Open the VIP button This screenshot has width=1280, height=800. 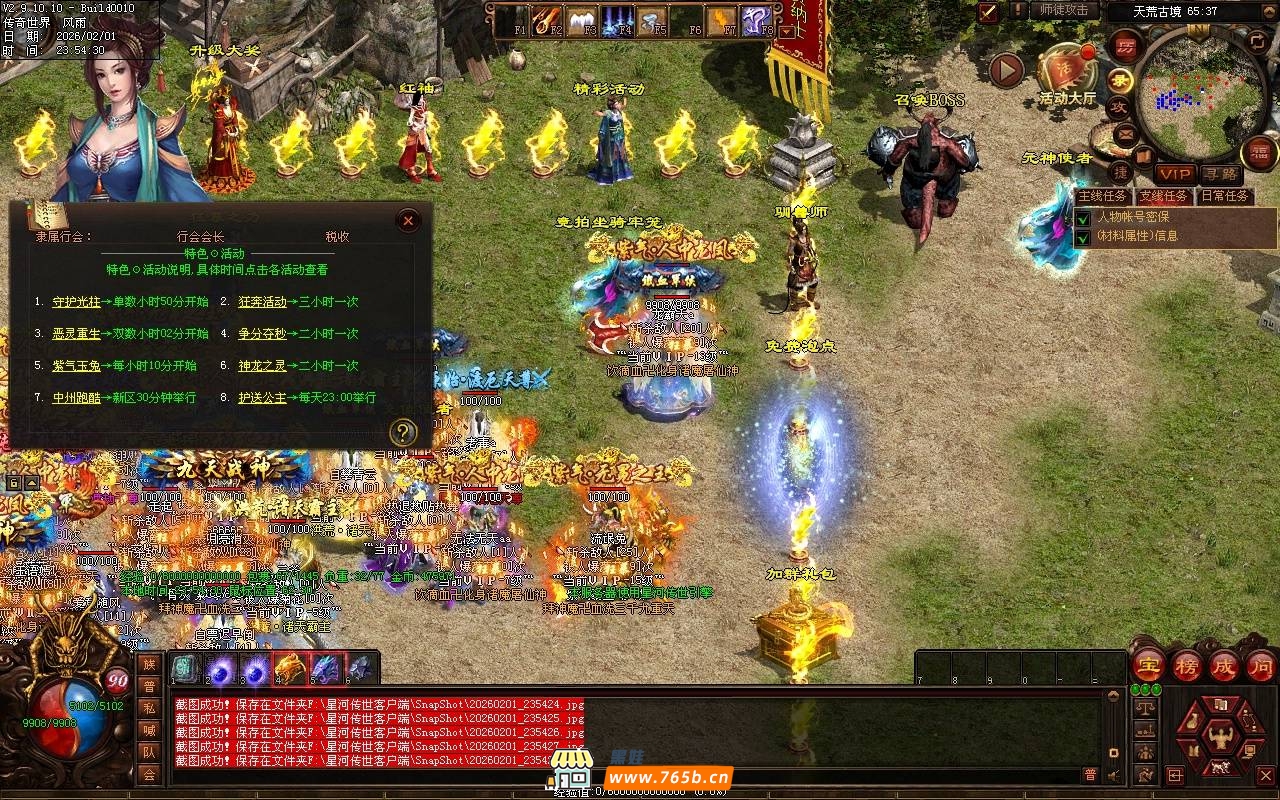[1175, 174]
